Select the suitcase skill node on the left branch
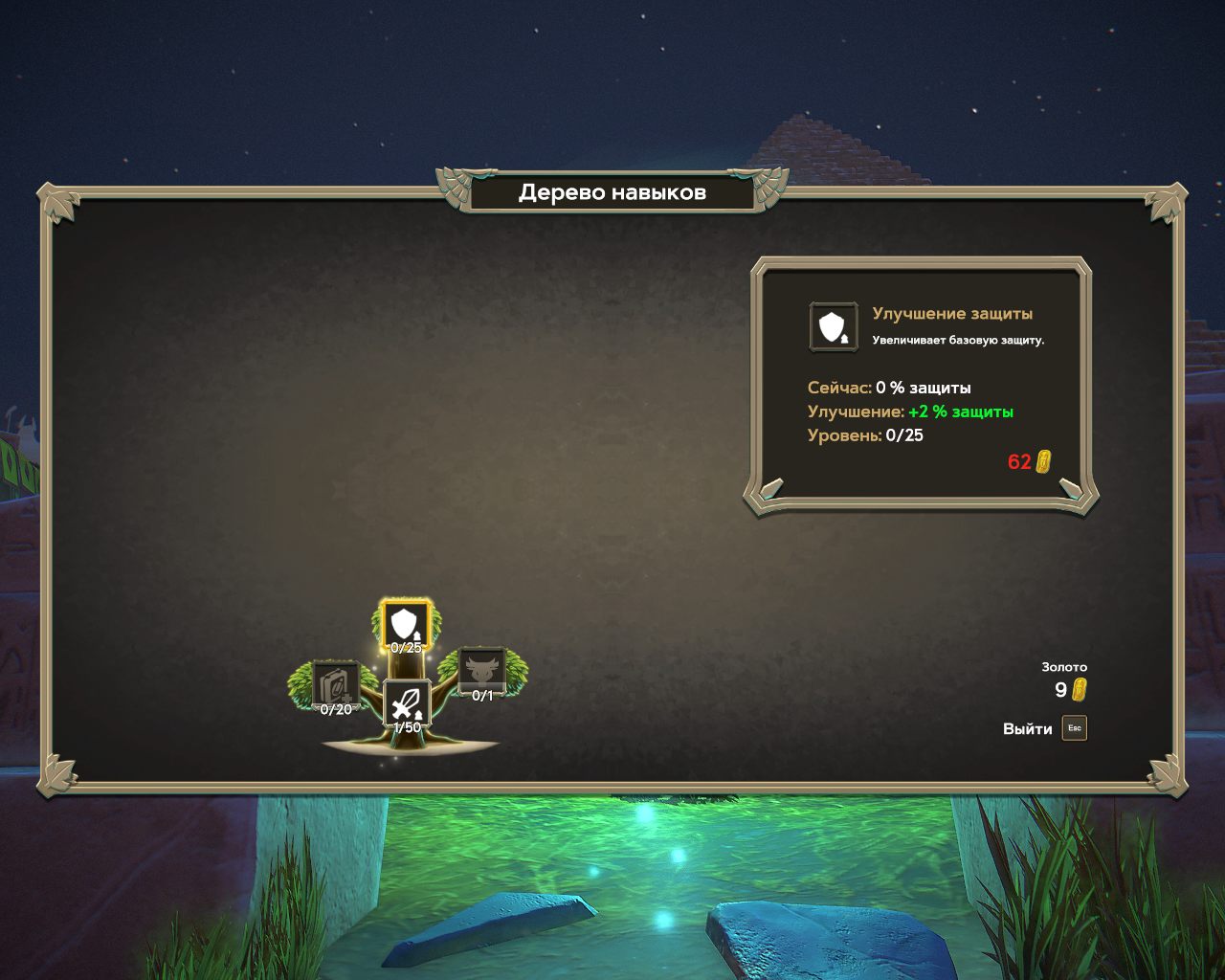This screenshot has height=980, width=1225. tap(335, 684)
